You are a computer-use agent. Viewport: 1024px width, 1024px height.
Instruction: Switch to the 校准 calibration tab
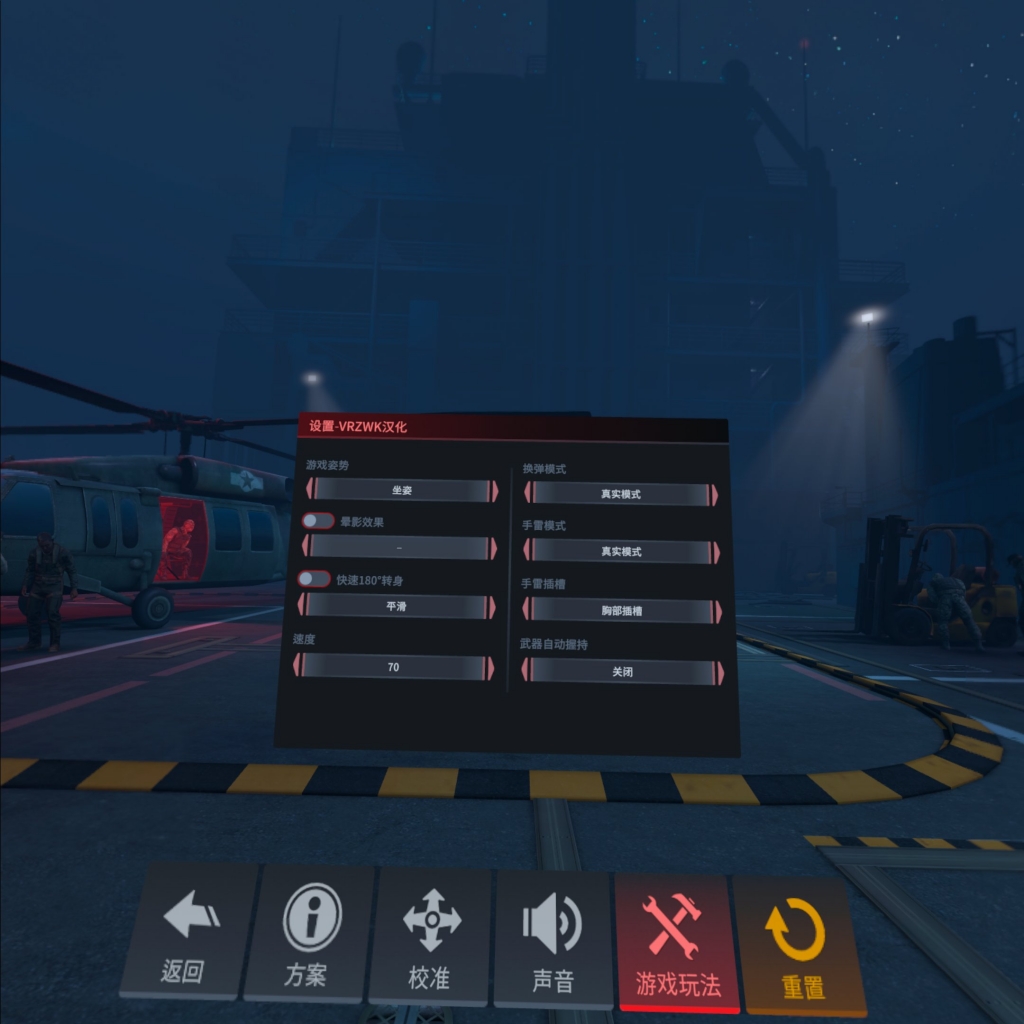pyautogui.click(x=431, y=935)
